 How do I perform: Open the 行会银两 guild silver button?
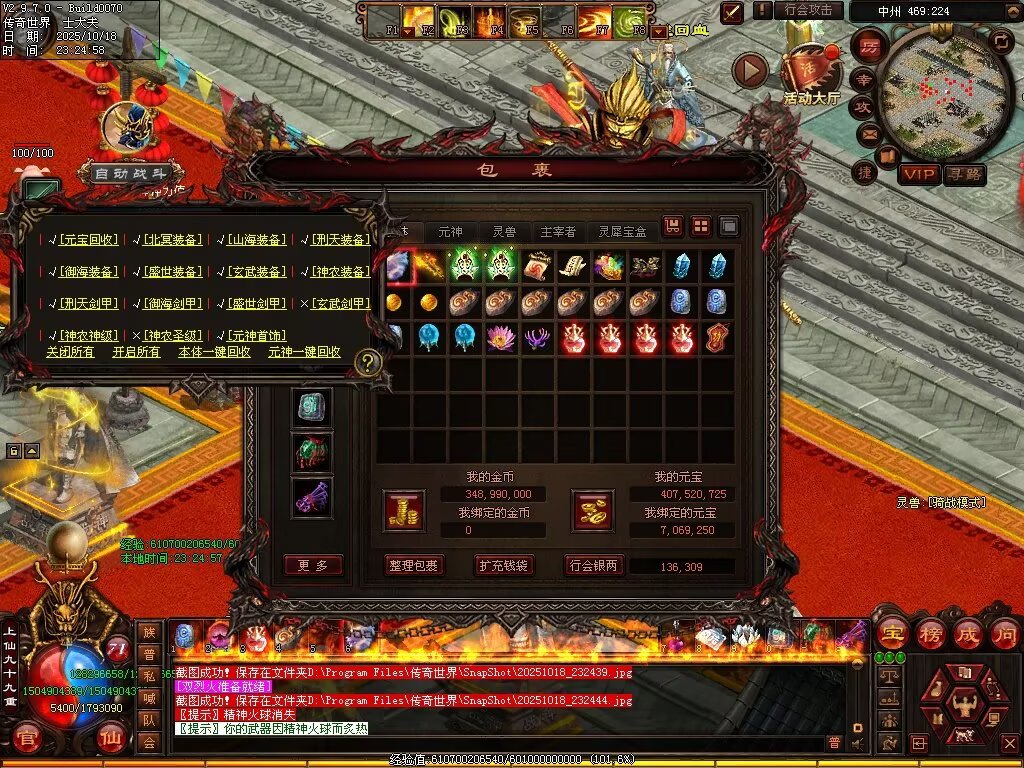(x=594, y=566)
